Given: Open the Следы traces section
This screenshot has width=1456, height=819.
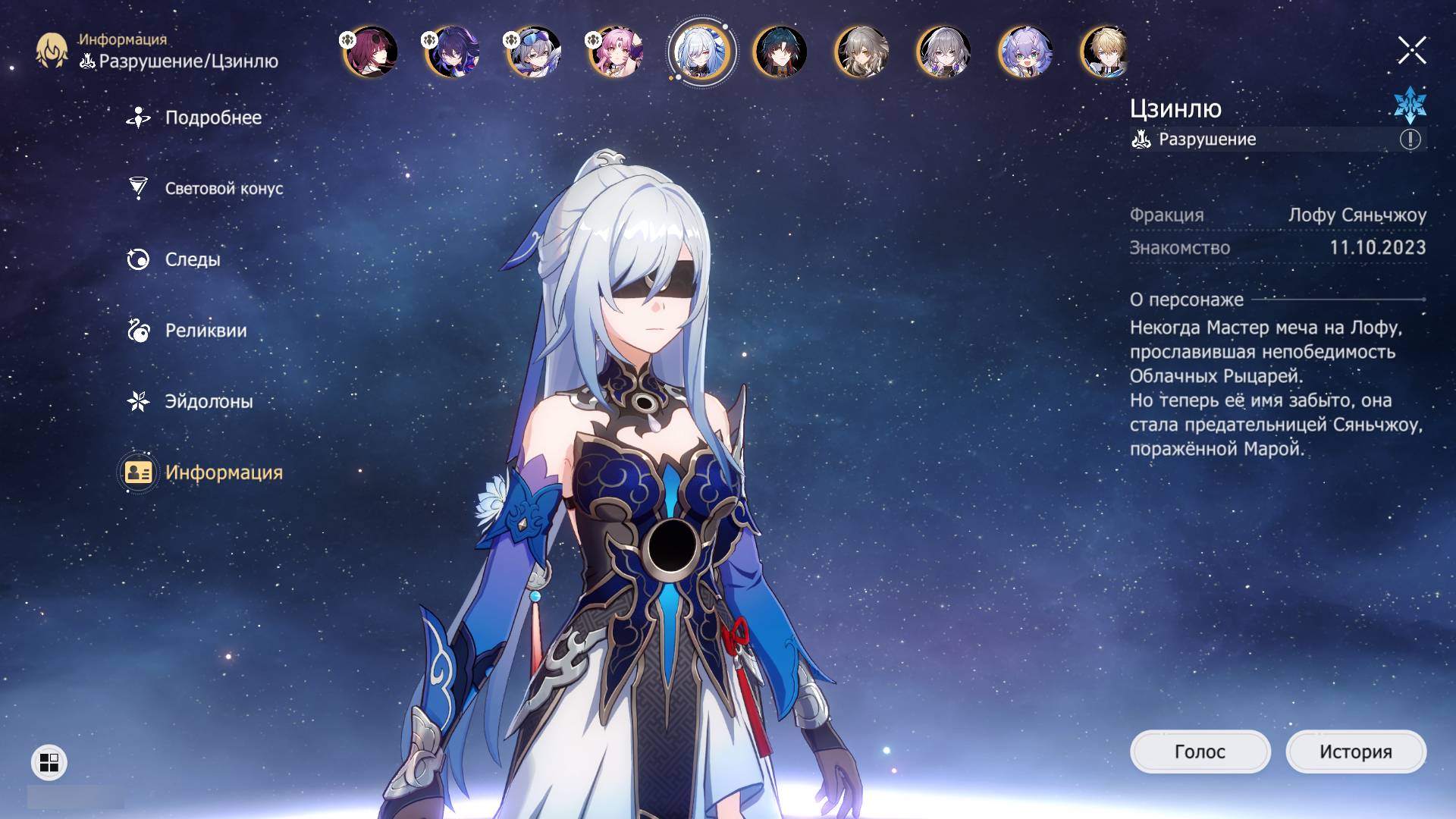Looking at the screenshot, I should tap(192, 259).
